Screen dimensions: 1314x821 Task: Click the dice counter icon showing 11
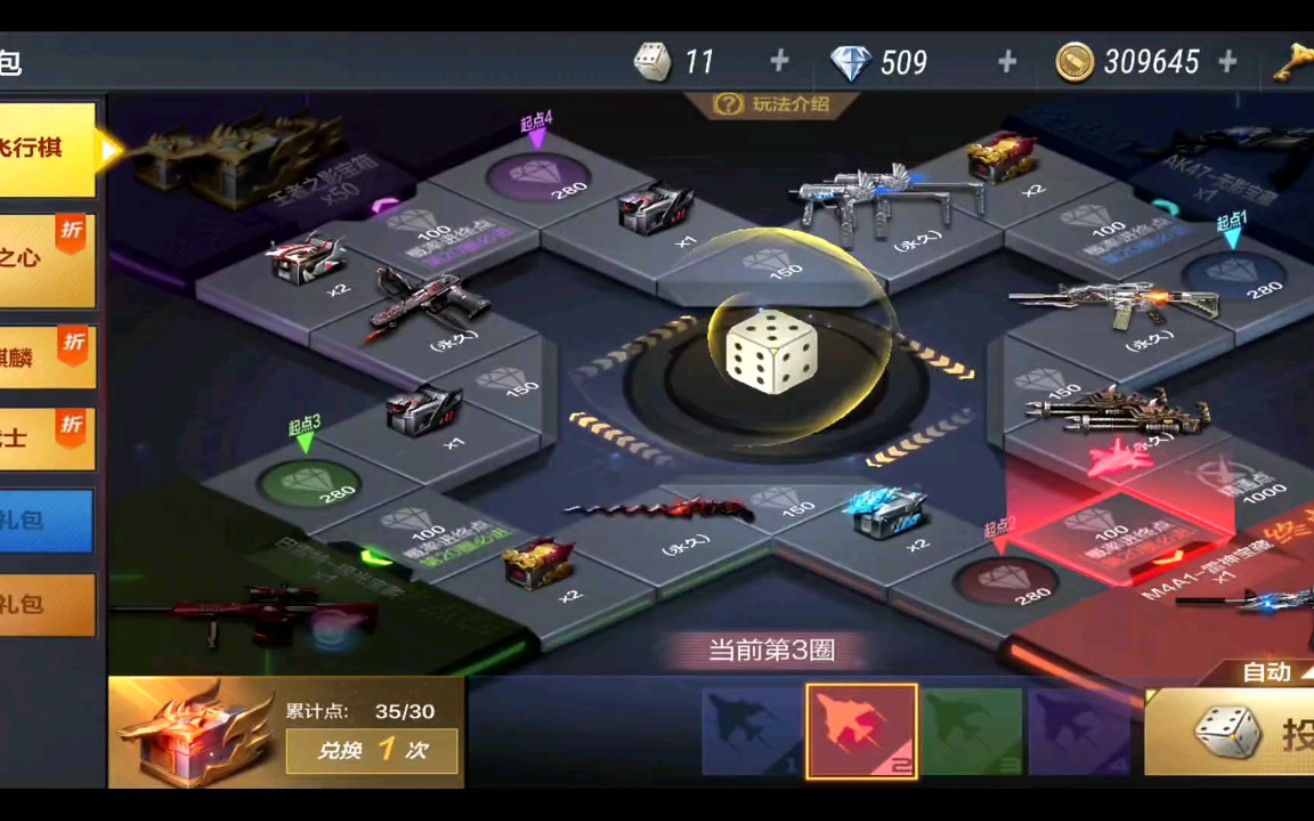655,62
